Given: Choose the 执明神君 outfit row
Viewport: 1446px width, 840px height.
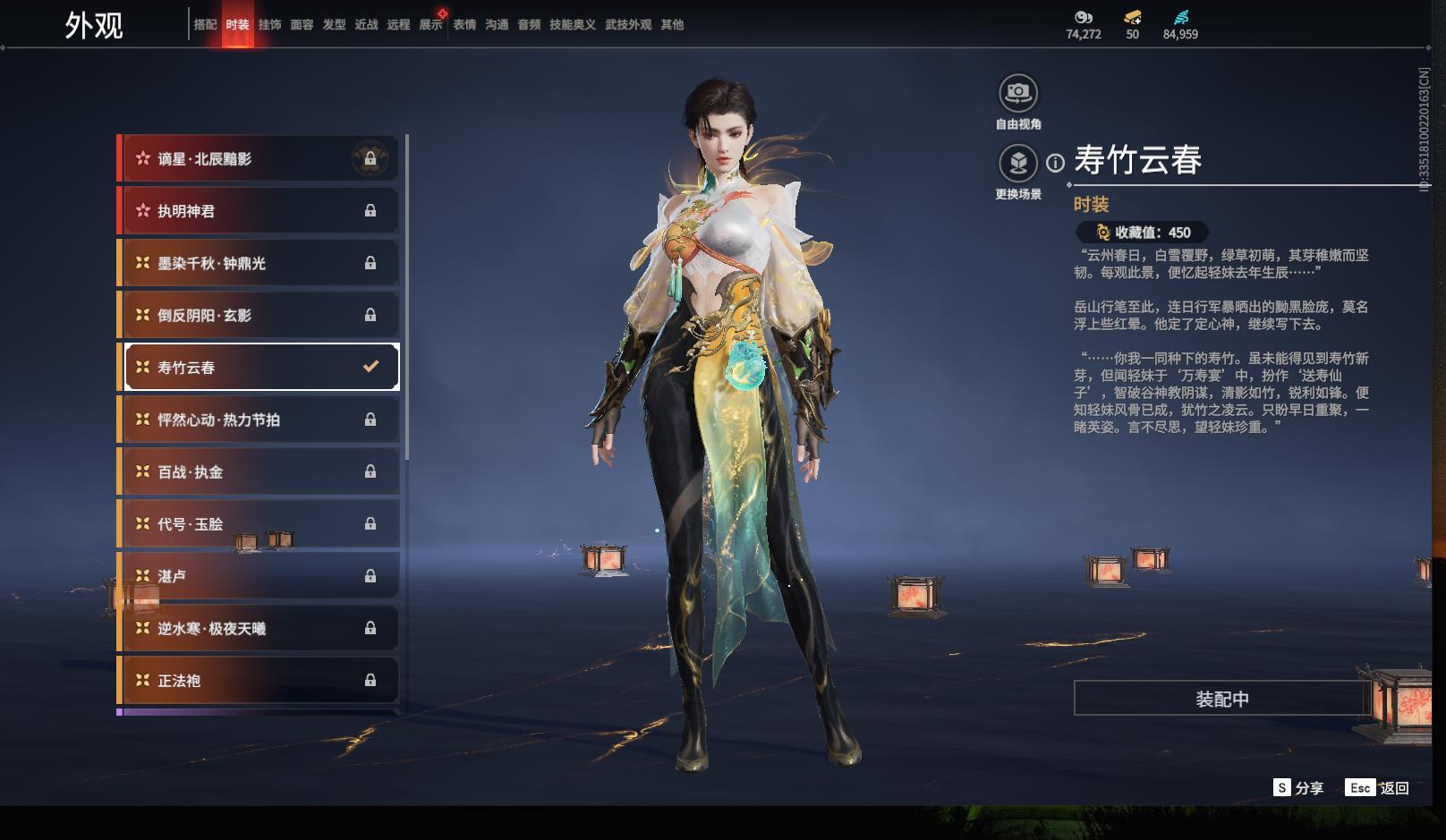Looking at the screenshot, I should (259, 211).
